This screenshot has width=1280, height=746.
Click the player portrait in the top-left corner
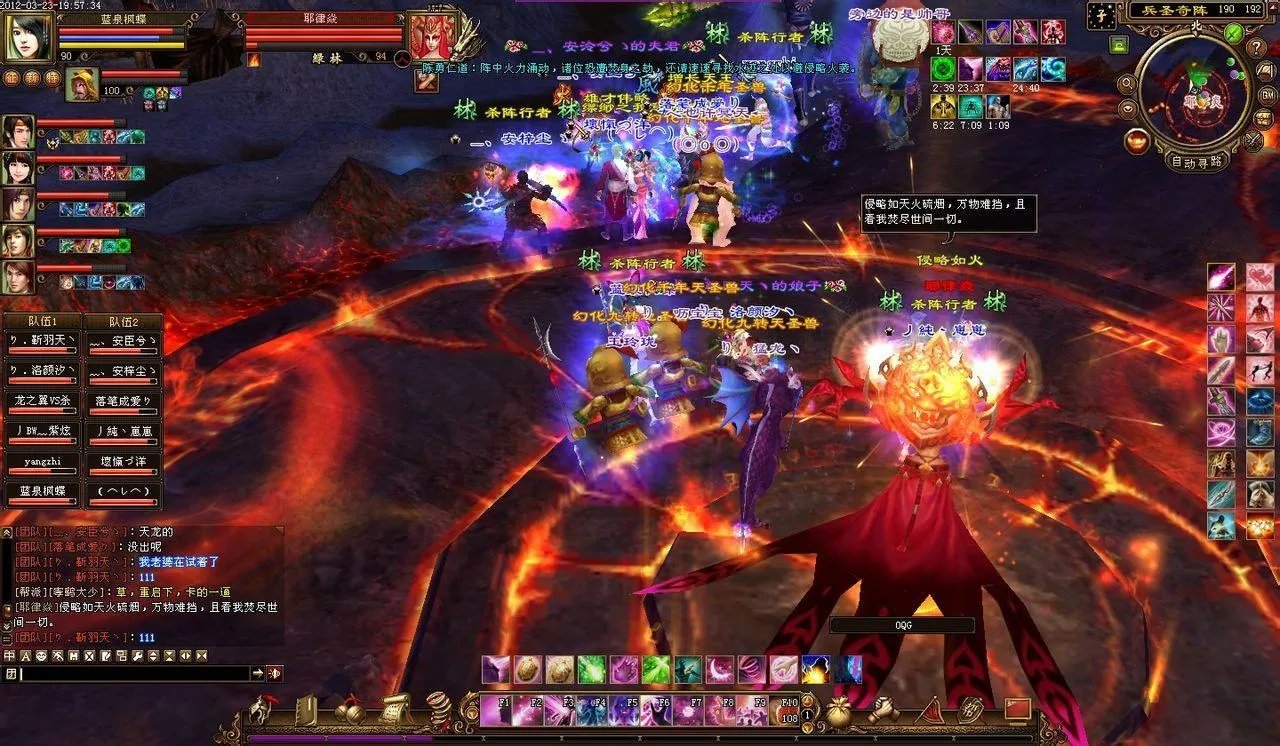tap(29, 37)
